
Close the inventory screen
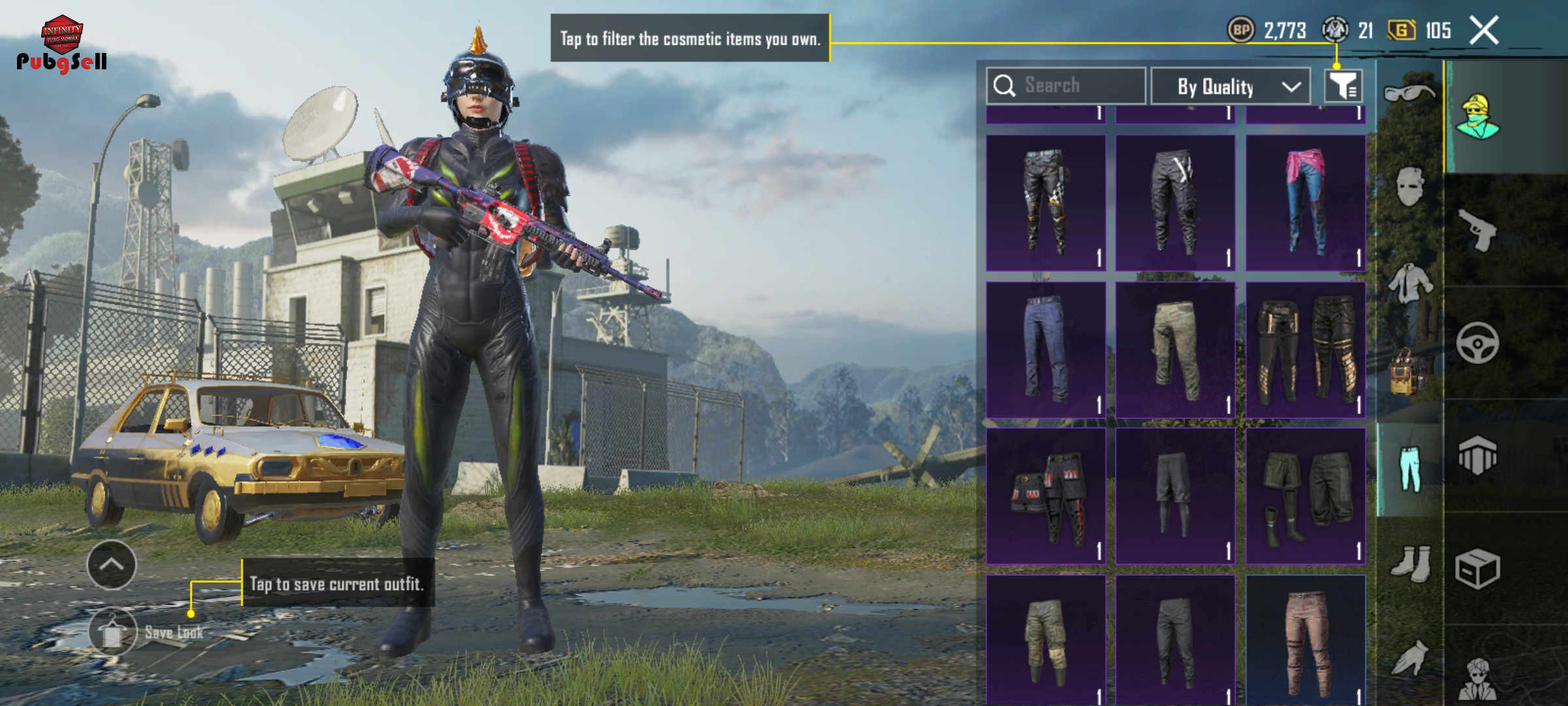coord(1484,30)
